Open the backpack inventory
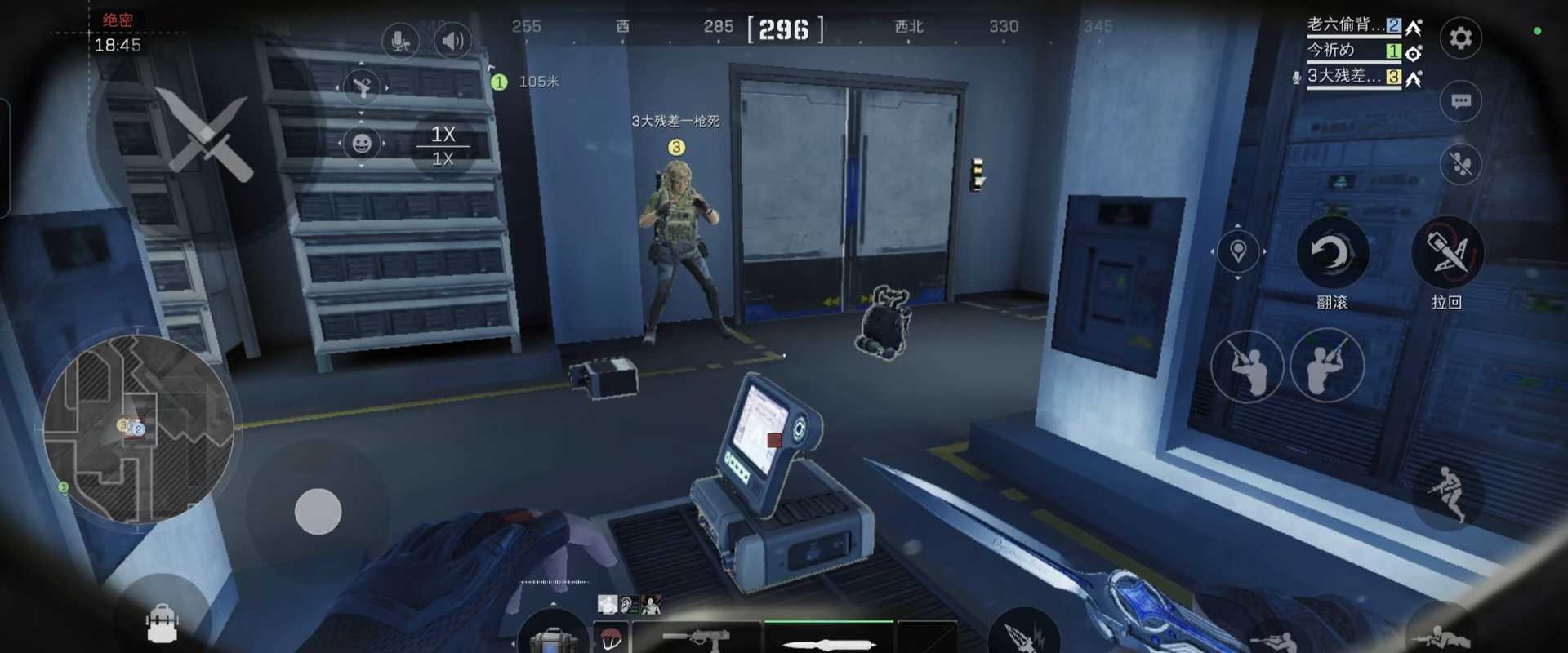This screenshot has height=653, width=1568. pyautogui.click(x=161, y=624)
